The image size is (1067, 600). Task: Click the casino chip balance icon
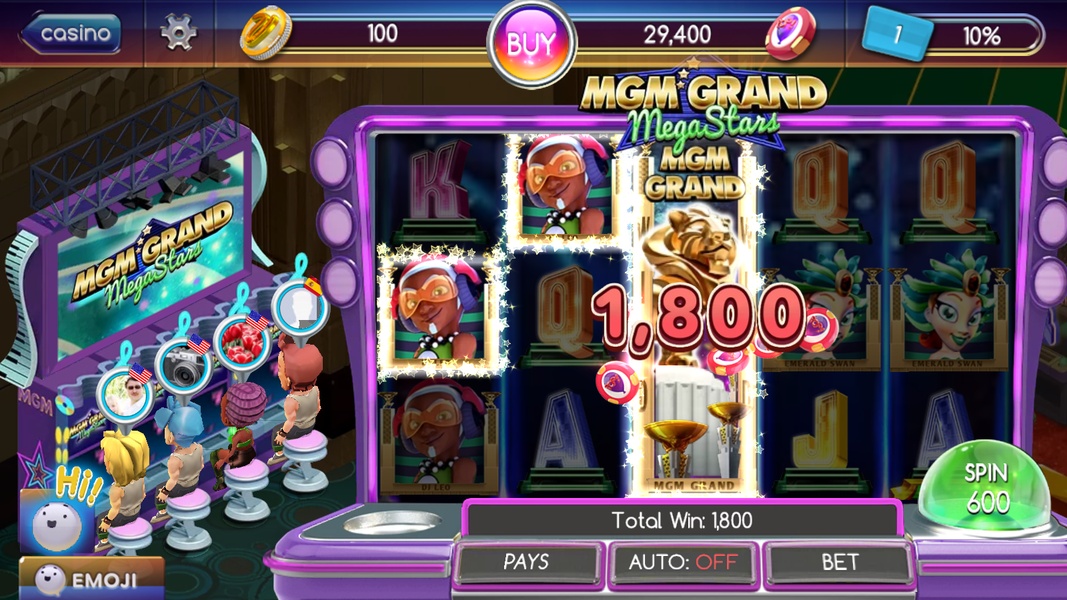[790, 35]
